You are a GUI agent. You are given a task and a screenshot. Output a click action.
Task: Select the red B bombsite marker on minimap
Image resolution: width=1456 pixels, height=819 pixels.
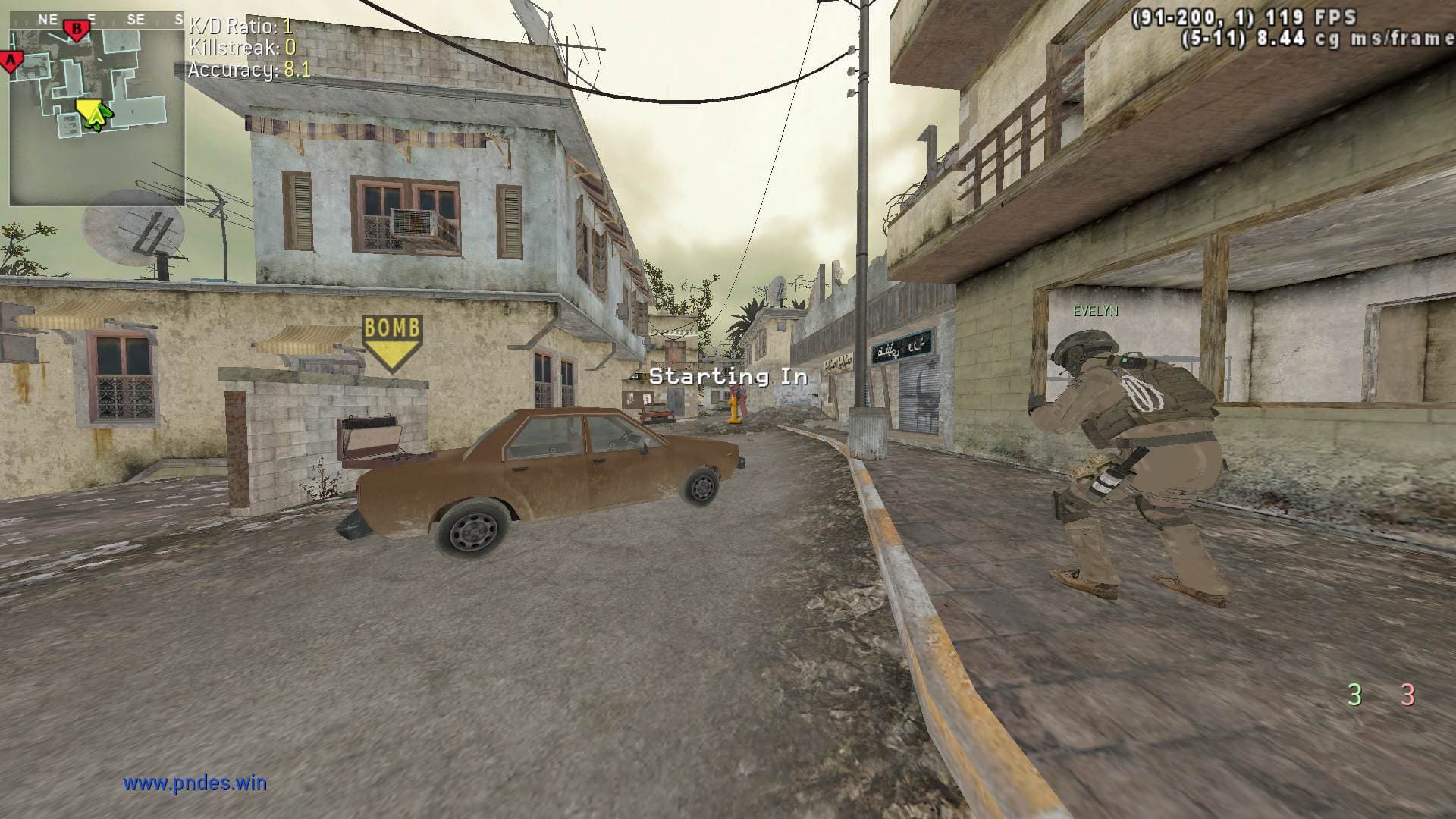tap(77, 30)
